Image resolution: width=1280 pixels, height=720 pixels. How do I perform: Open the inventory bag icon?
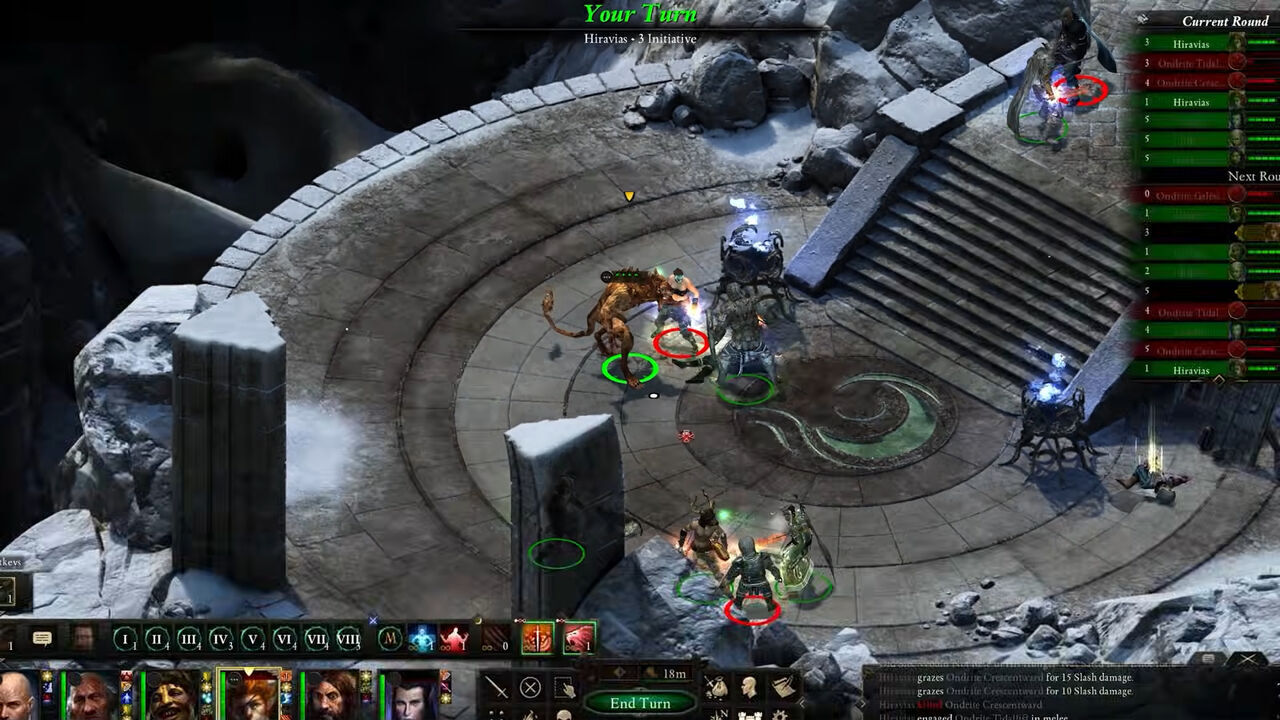pyautogui.click(x=716, y=685)
